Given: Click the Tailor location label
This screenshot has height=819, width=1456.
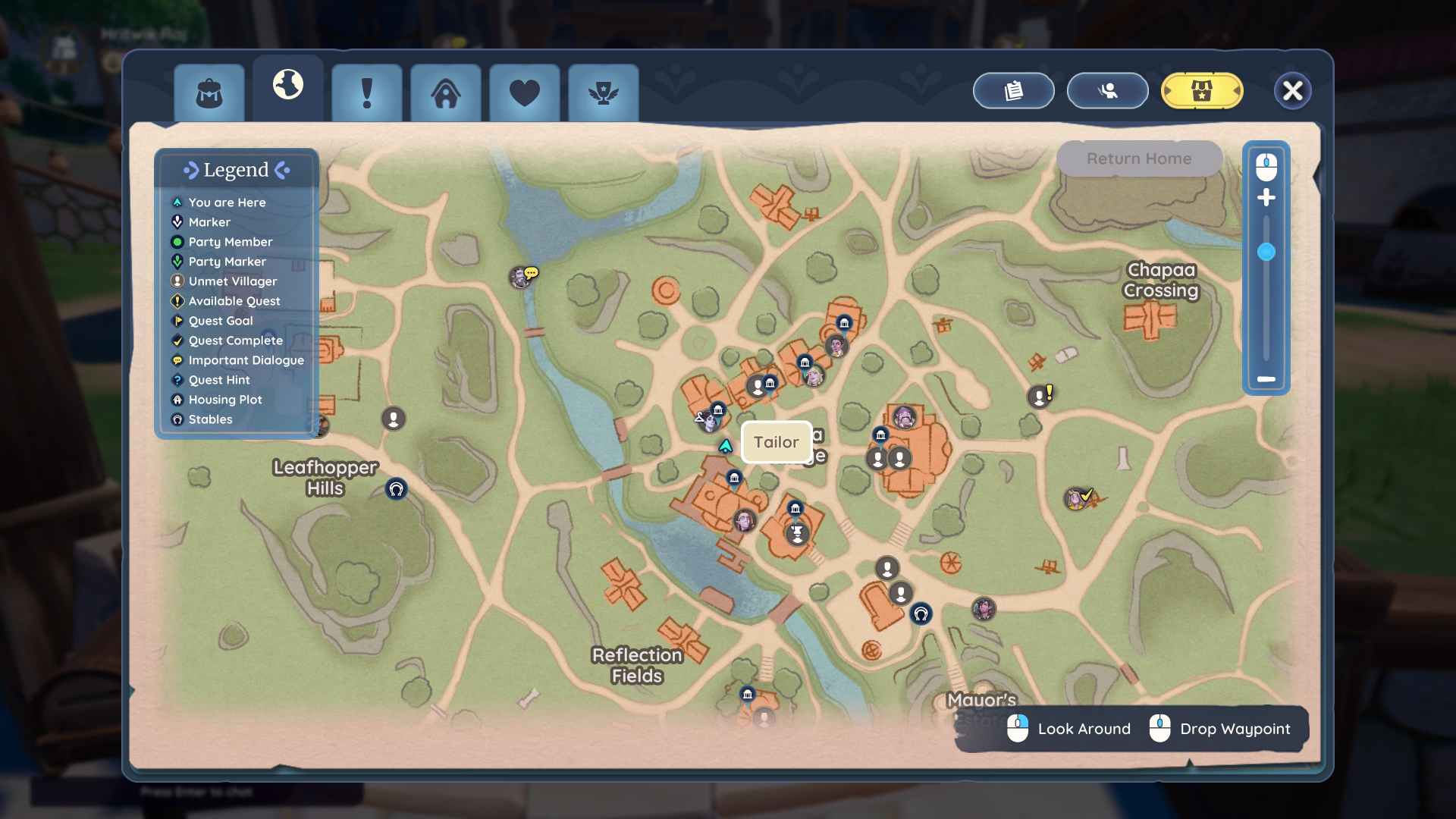Looking at the screenshot, I should 776,442.
